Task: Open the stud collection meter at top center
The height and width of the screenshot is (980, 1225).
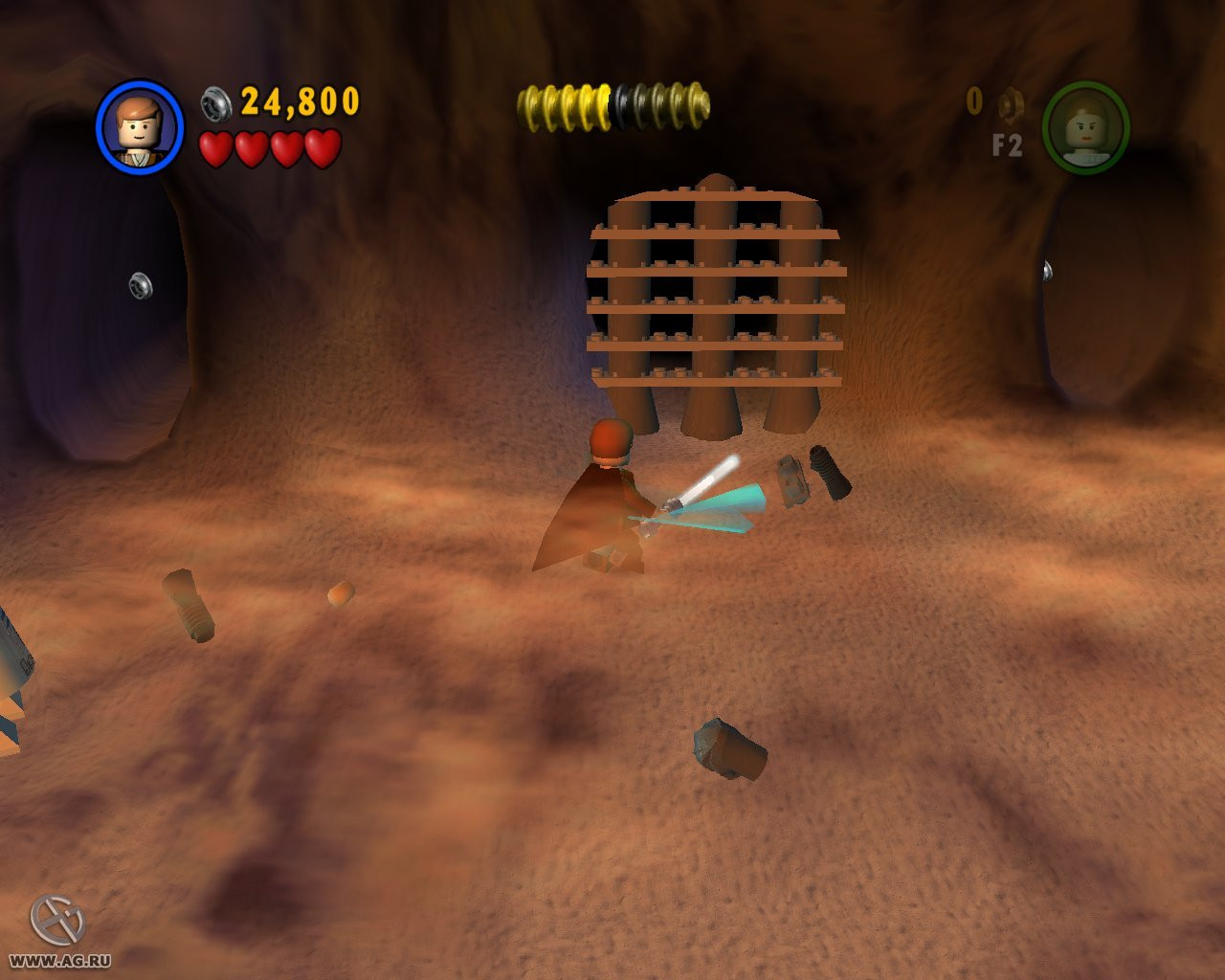Action: pos(611,98)
